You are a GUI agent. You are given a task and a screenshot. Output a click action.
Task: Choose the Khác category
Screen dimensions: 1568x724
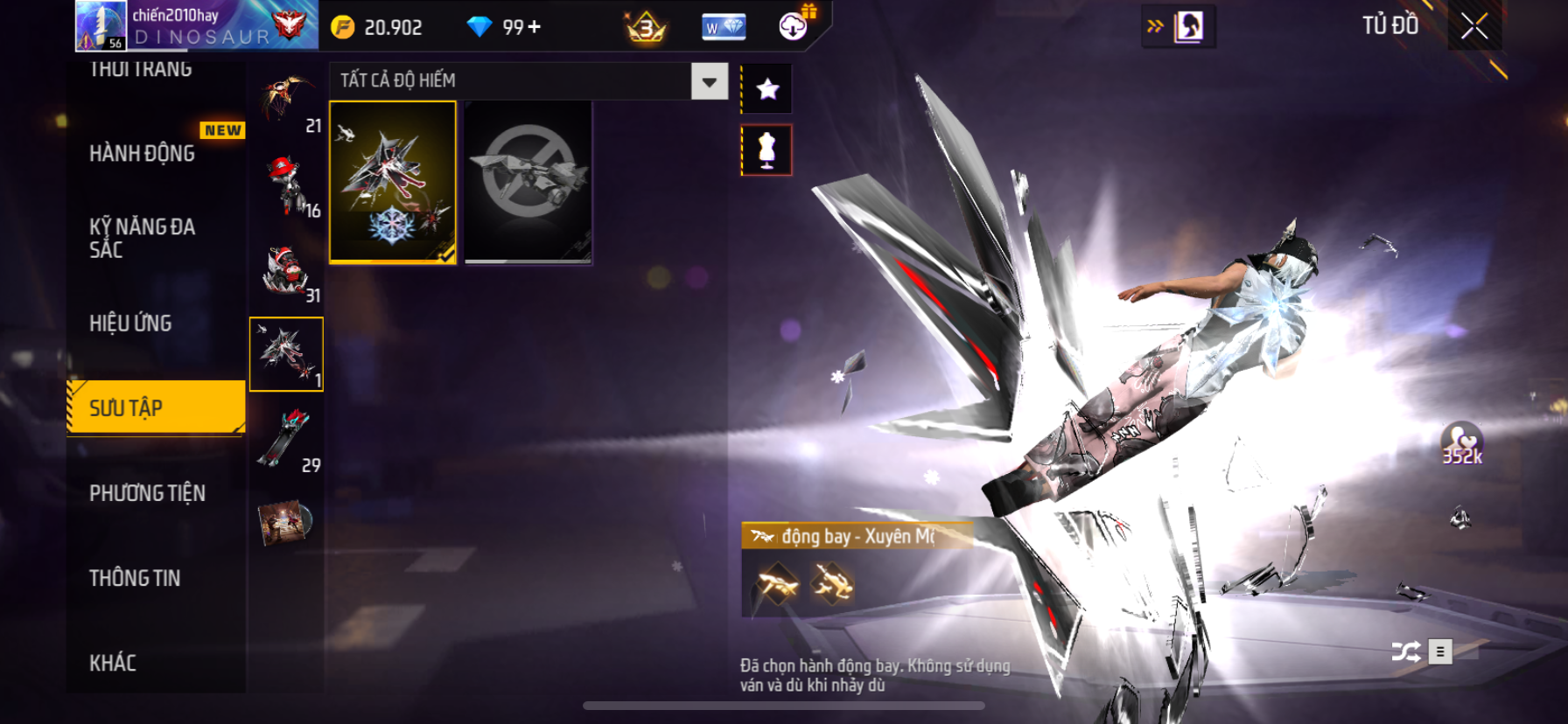(x=113, y=663)
